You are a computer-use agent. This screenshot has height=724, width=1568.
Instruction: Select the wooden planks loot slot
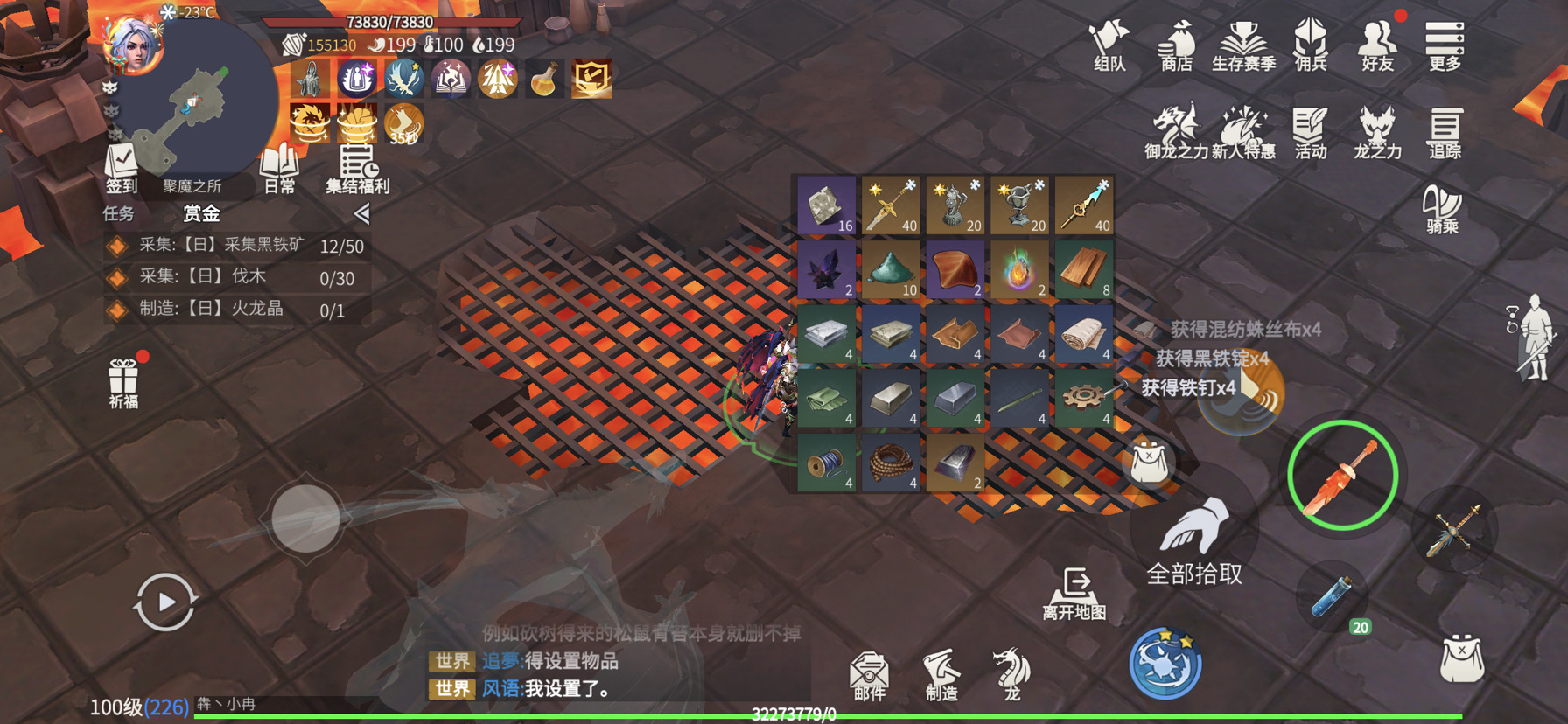coord(1083,269)
